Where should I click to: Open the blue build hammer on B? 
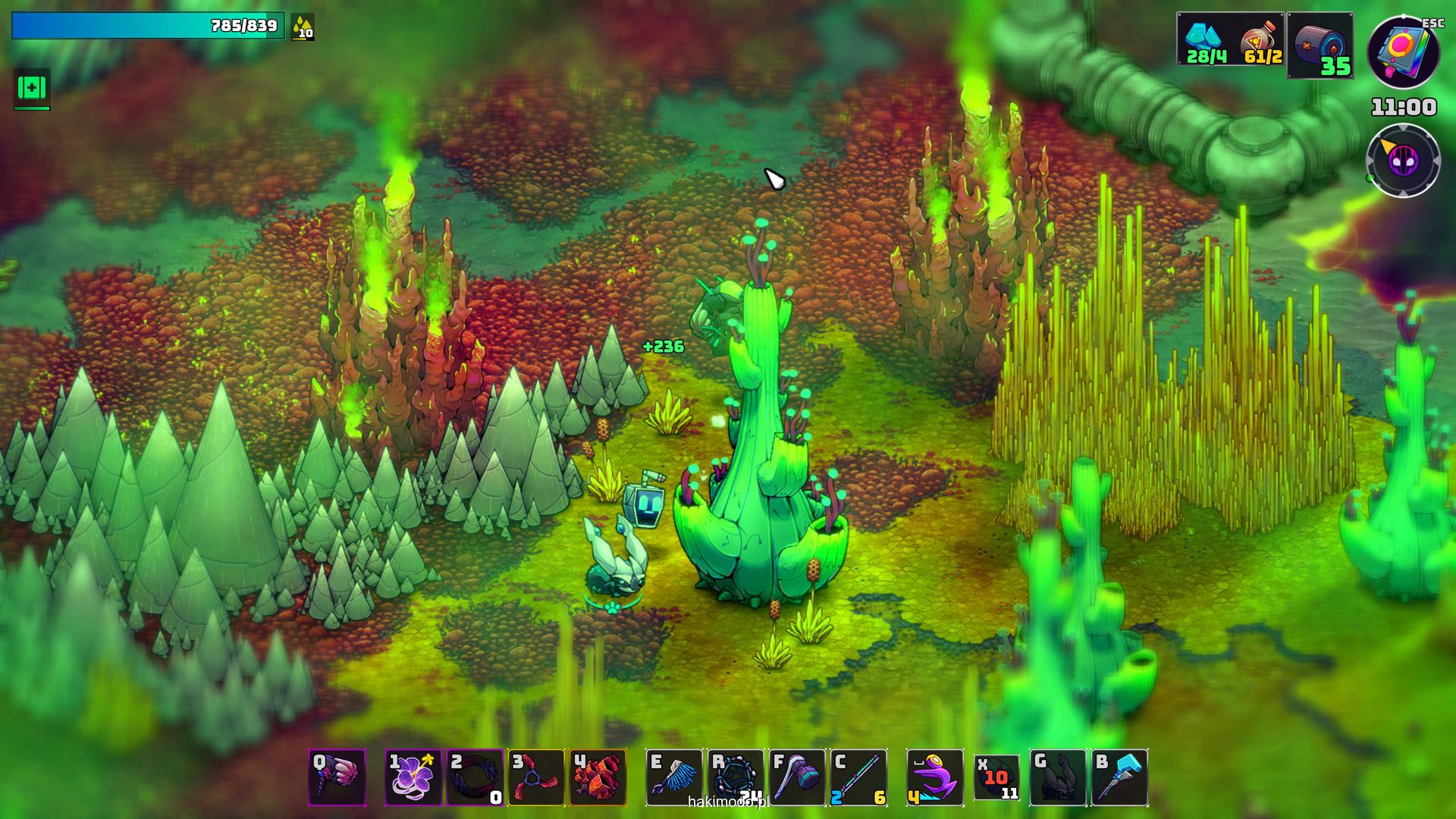point(1119,777)
